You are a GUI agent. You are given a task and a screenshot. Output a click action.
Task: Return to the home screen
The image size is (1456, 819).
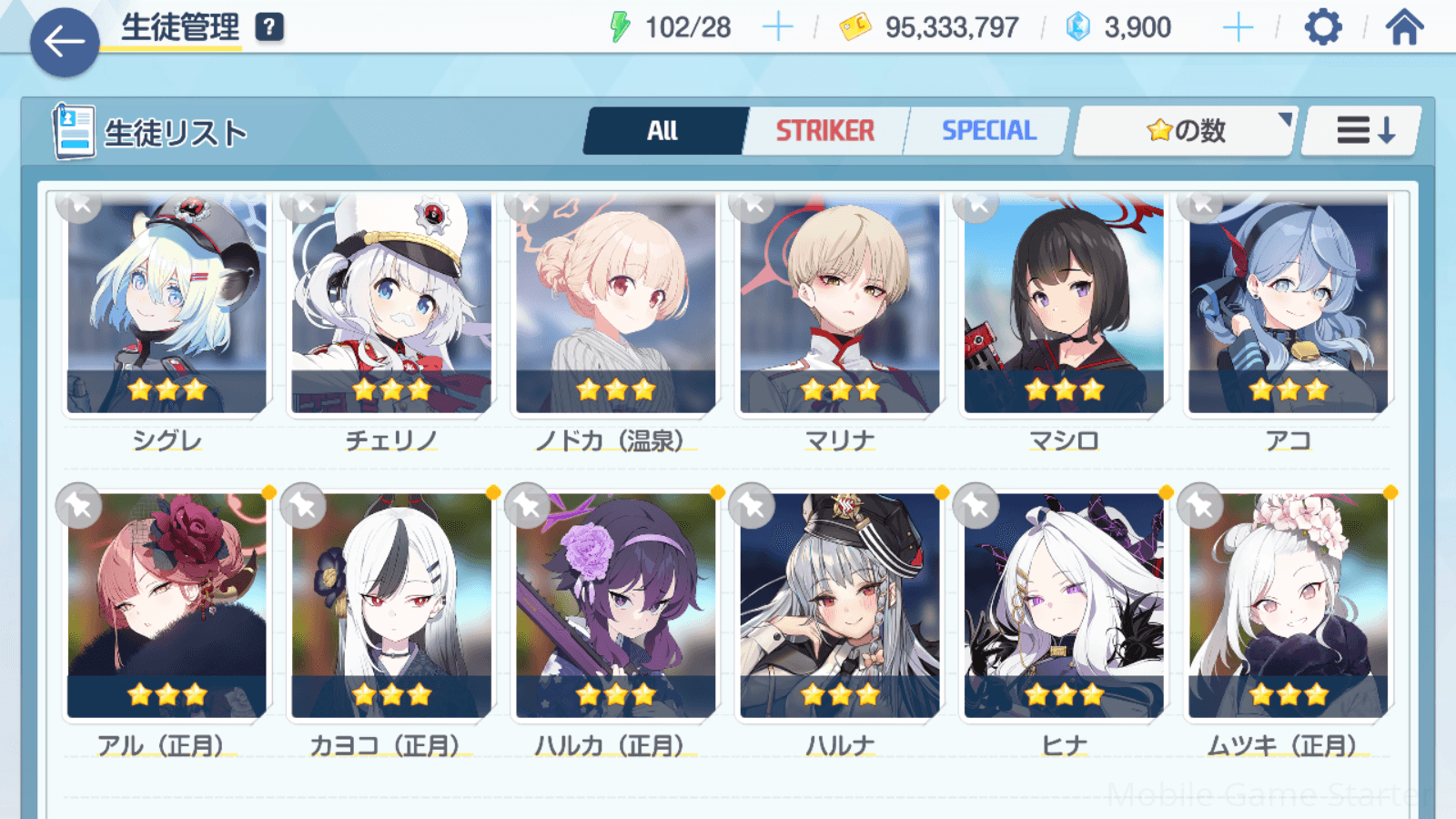pos(1404,27)
